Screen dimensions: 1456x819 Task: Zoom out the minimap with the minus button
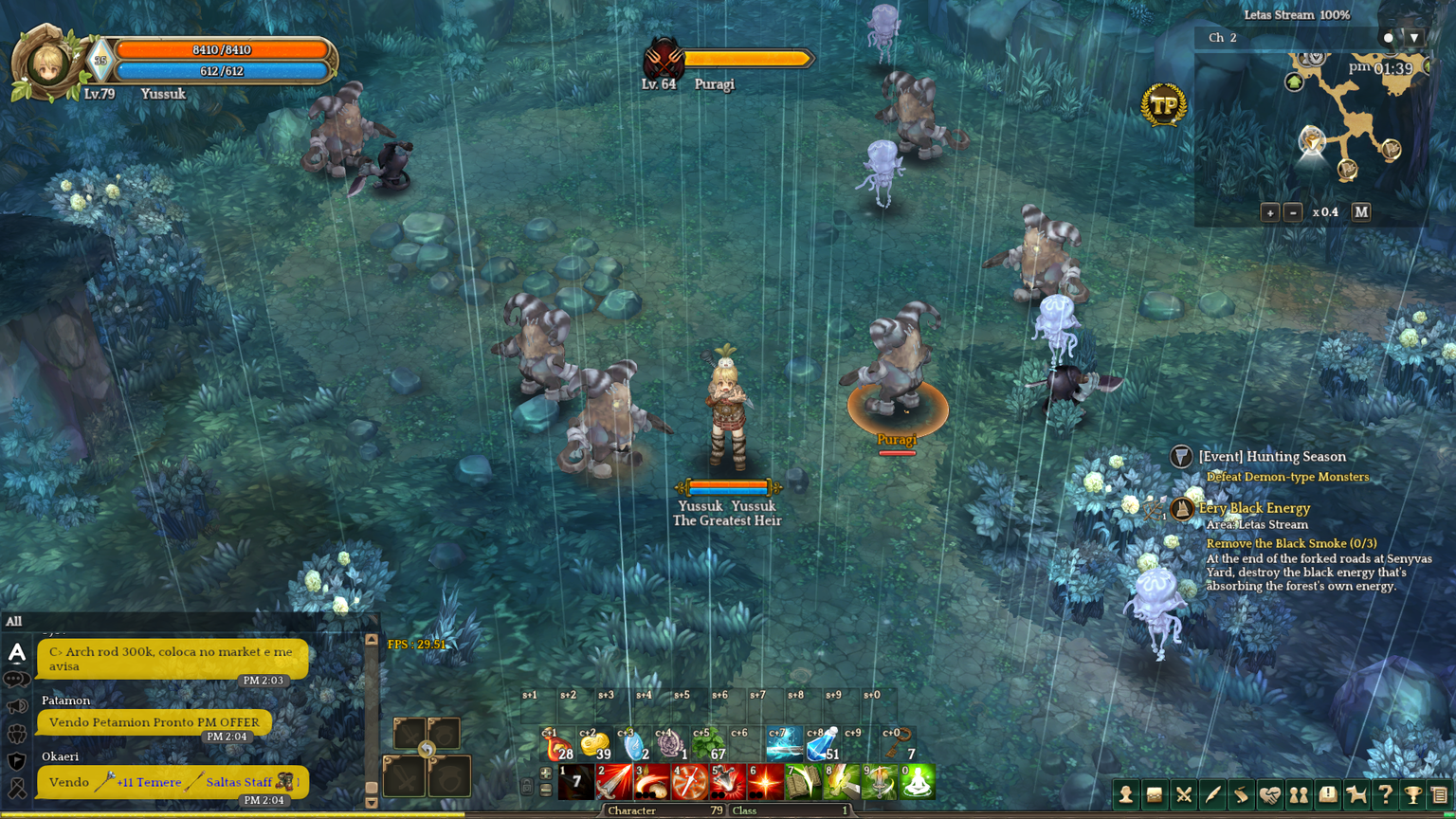(1293, 212)
